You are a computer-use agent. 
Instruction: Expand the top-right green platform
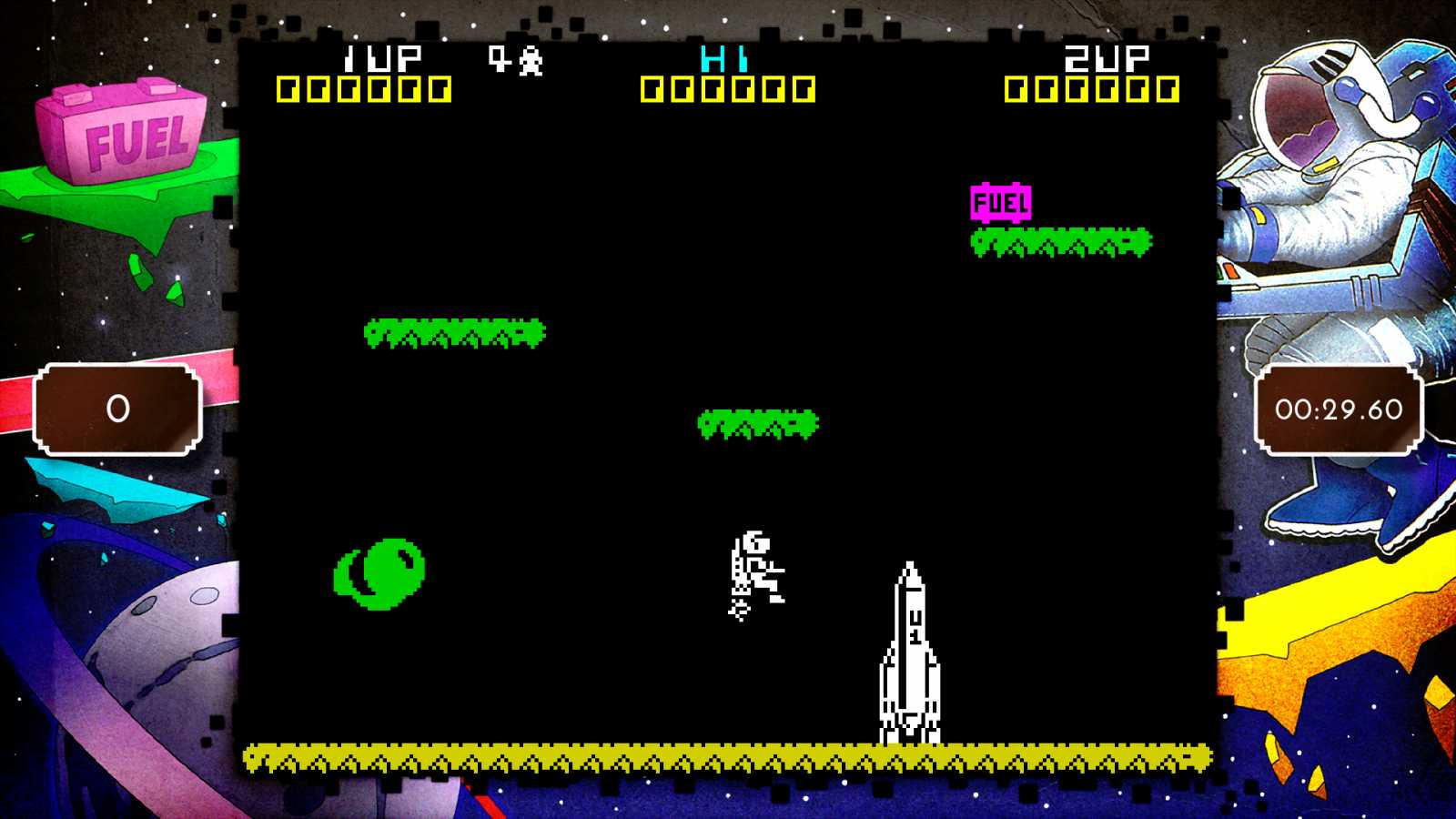click(x=1060, y=239)
